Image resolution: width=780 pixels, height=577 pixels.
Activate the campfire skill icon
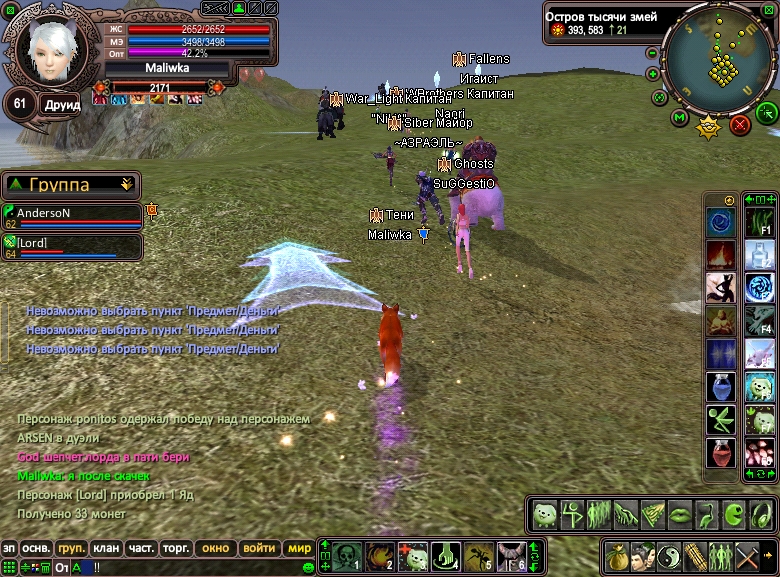[721, 254]
